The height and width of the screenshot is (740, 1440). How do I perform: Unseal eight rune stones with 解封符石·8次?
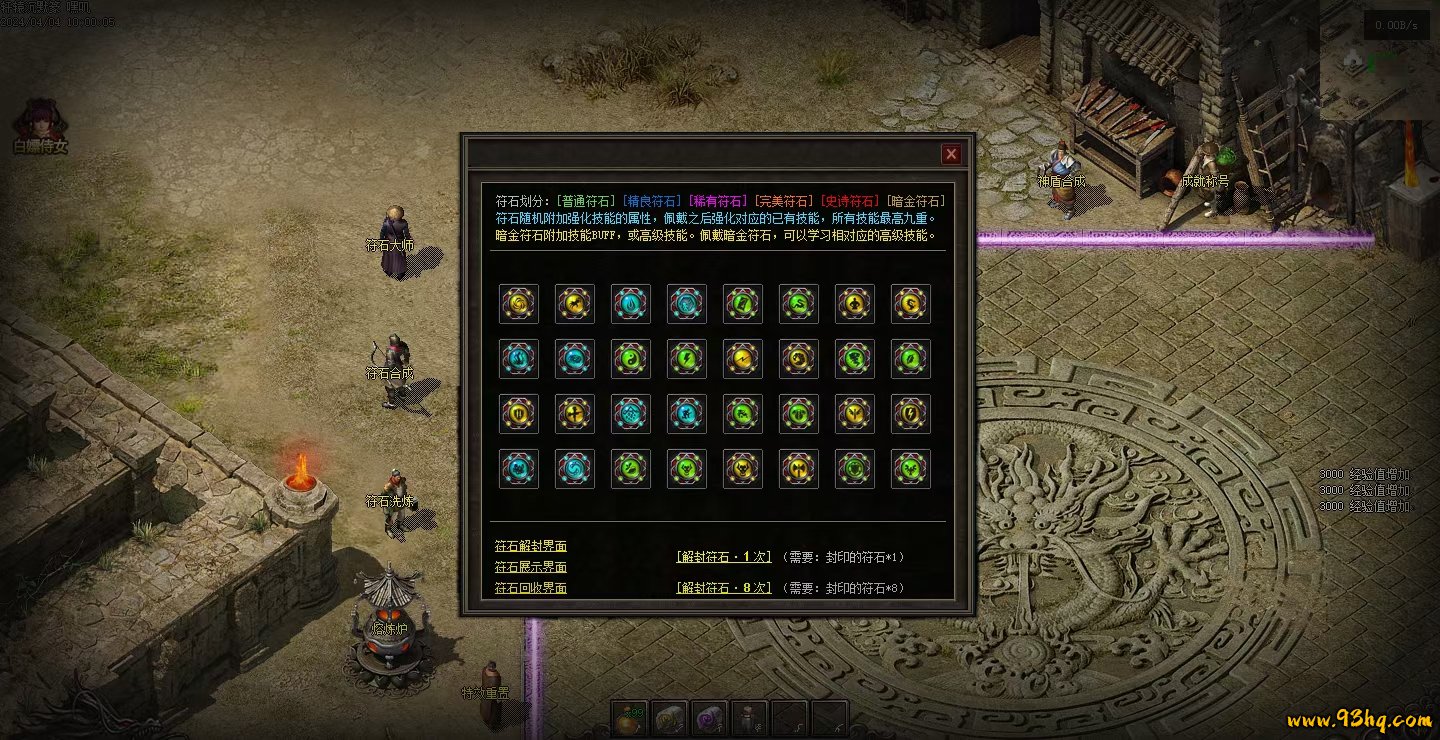point(724,588)
